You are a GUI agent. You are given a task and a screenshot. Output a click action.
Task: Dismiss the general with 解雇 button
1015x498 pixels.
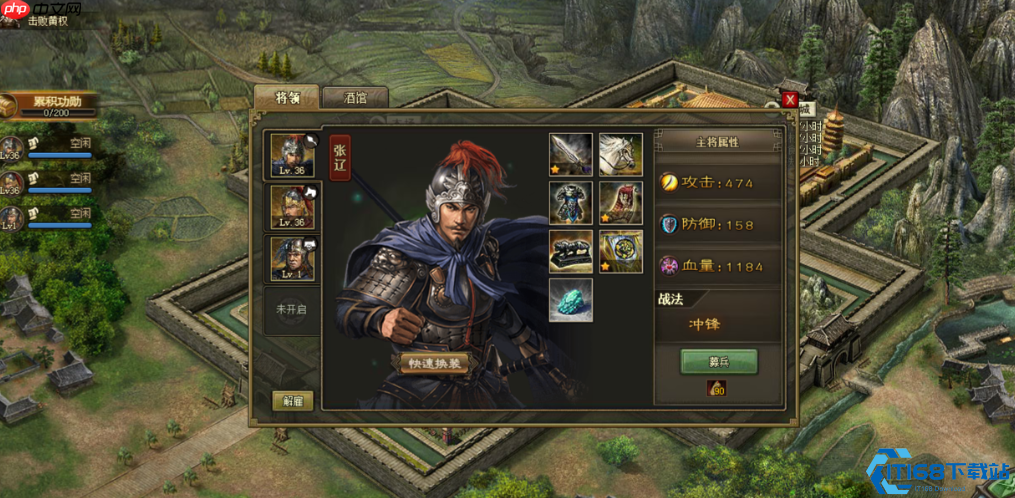click(292, 400)
